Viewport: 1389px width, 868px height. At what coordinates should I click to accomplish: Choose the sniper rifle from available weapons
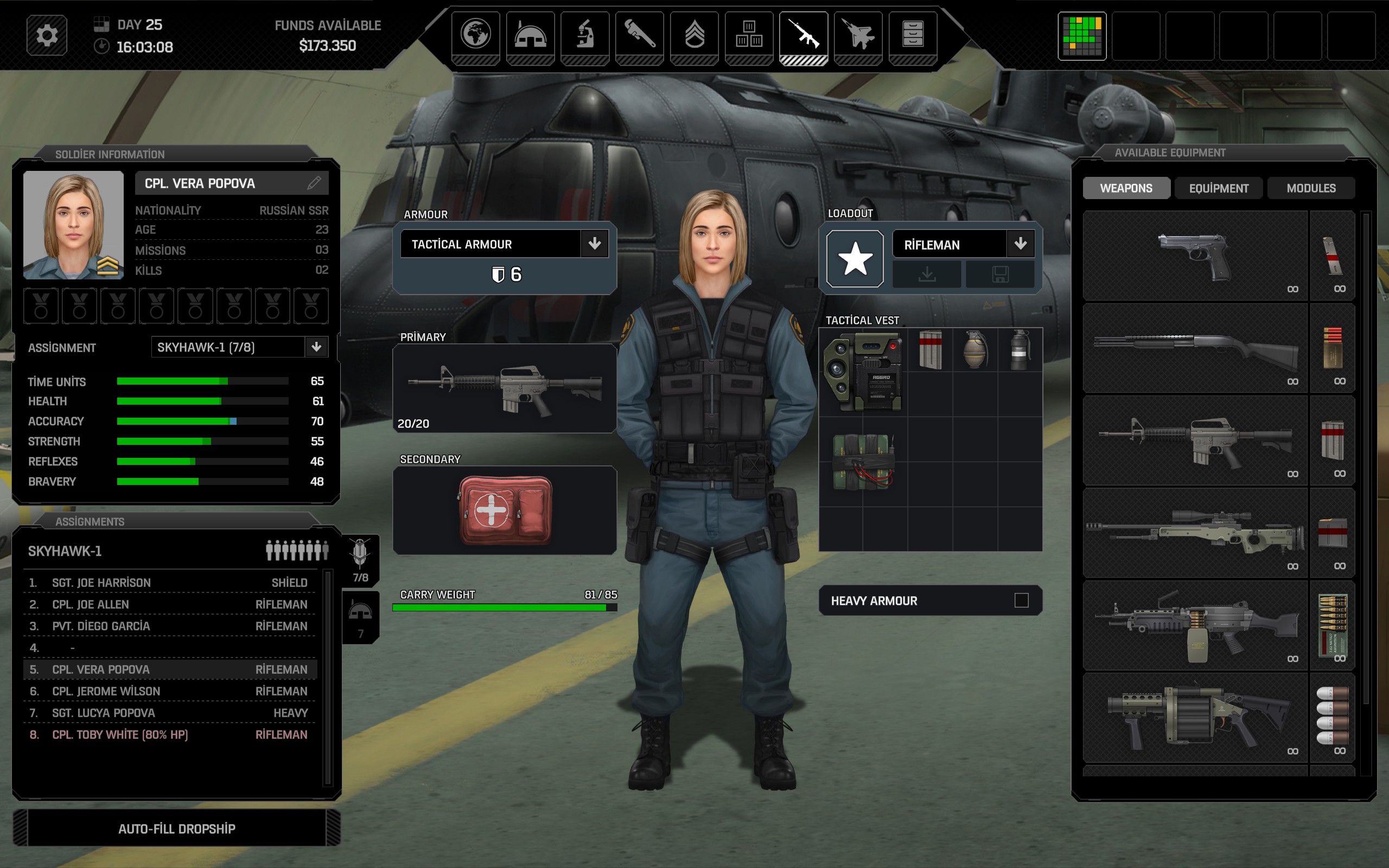coord(1195,533)
